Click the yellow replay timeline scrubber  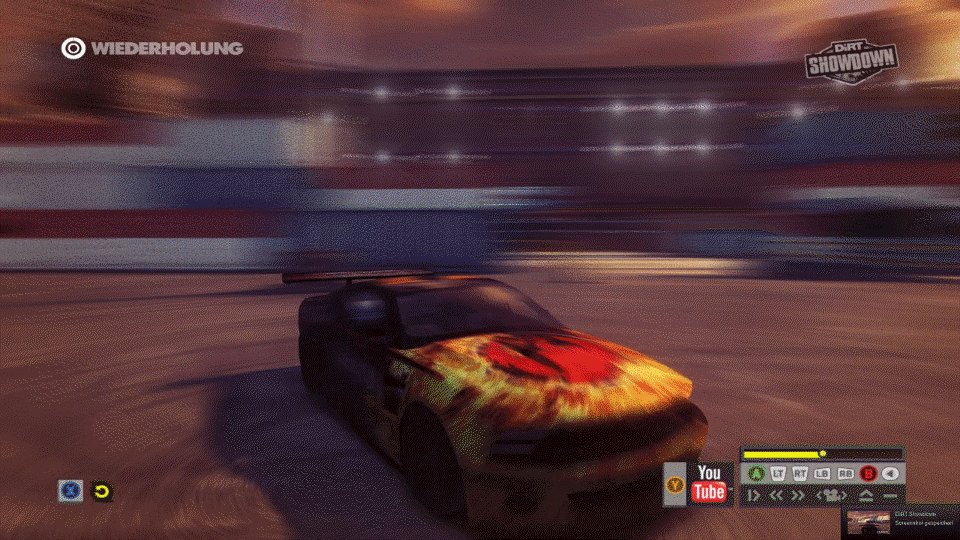coord(822,454)
